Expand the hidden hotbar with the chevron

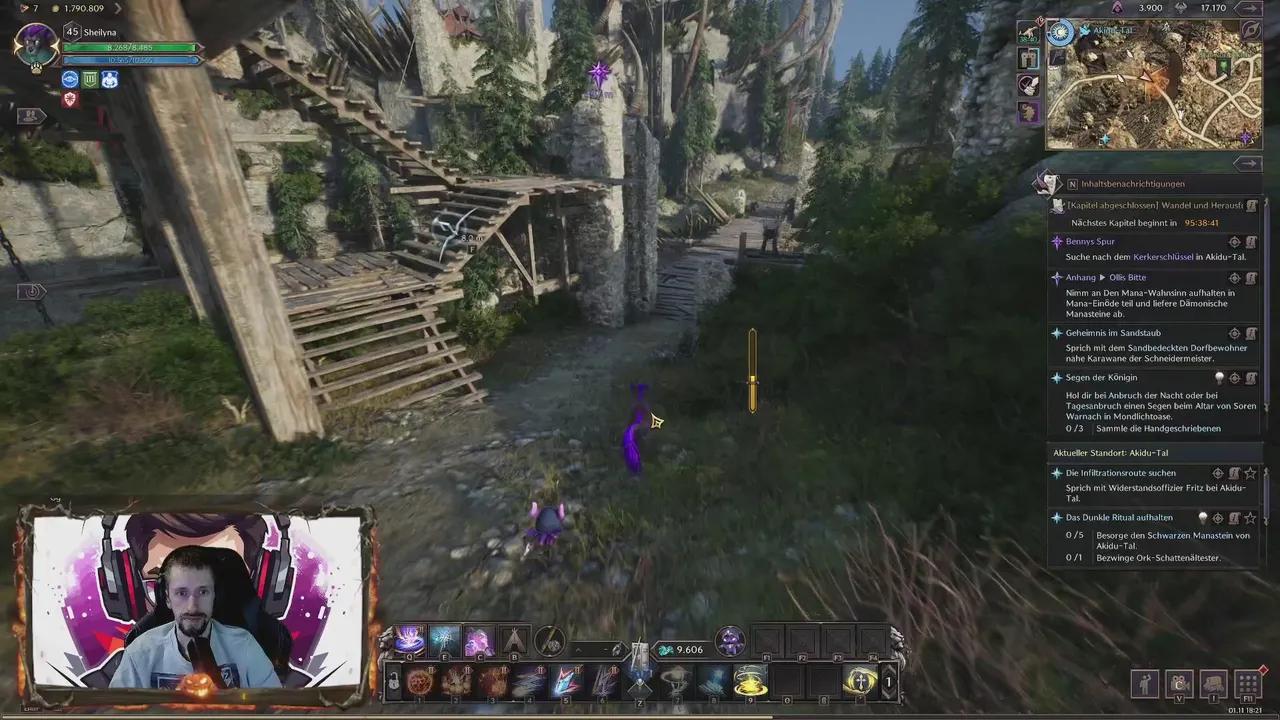point(578,650)
